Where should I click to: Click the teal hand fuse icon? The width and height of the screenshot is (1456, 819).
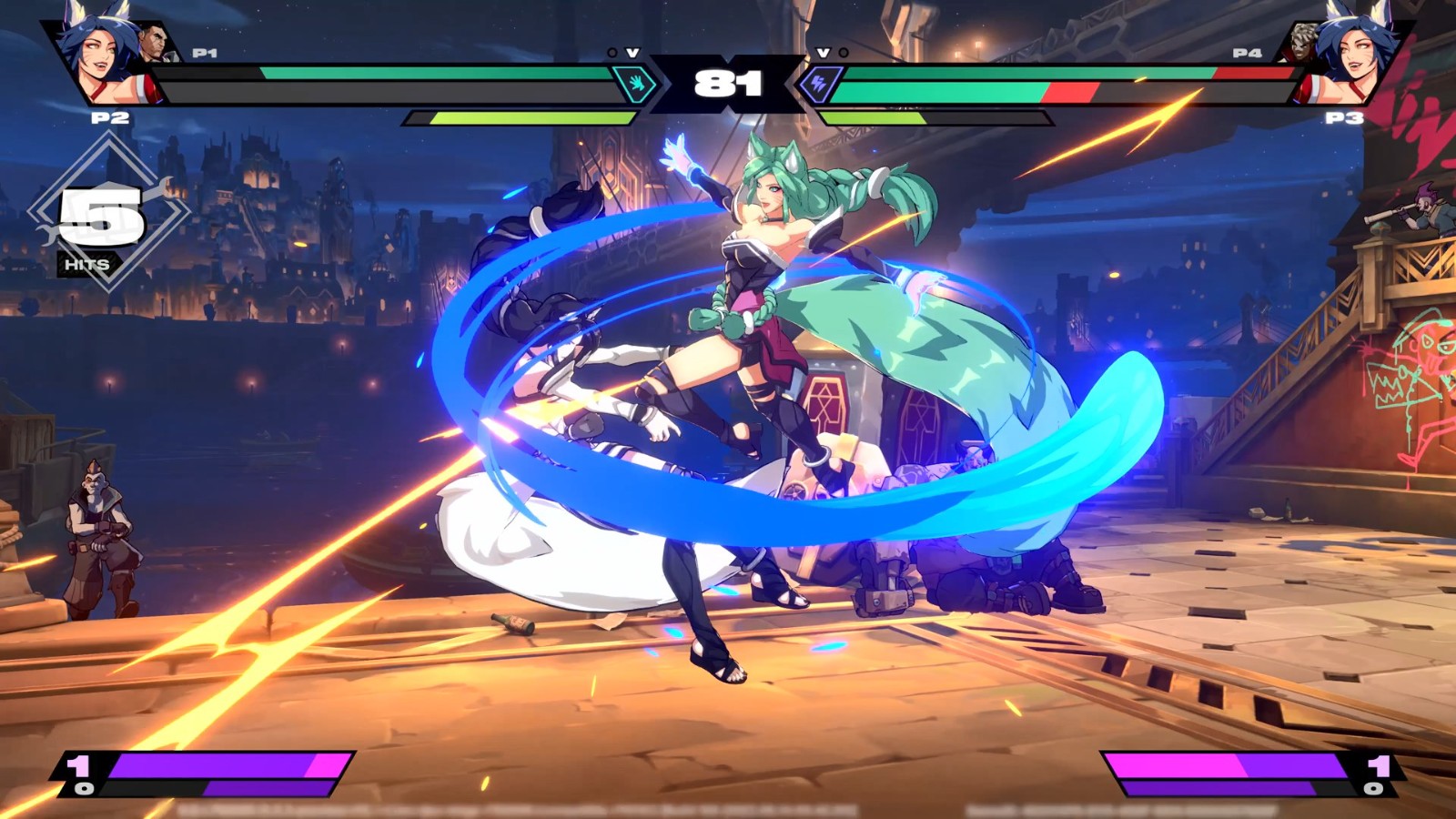point(636,85)
